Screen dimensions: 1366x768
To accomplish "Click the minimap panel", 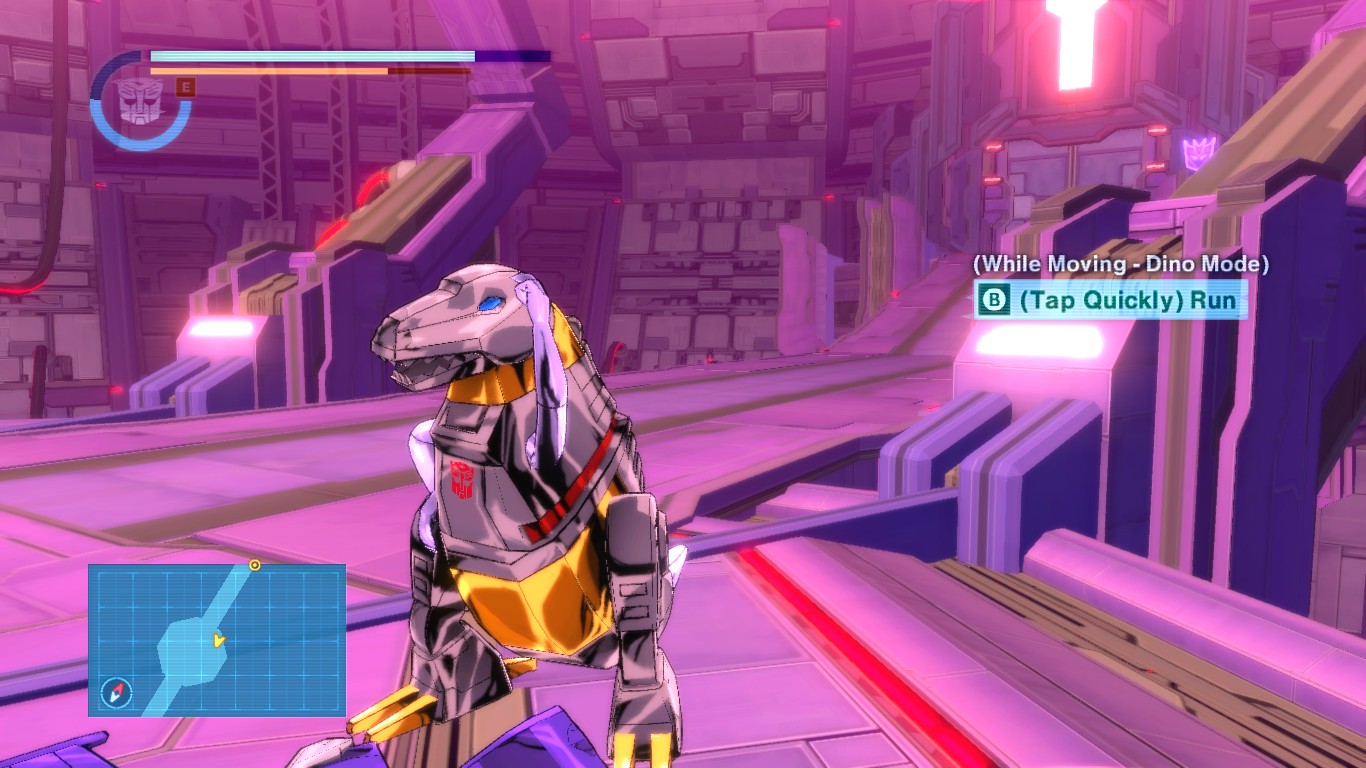I will click(217, 640).
